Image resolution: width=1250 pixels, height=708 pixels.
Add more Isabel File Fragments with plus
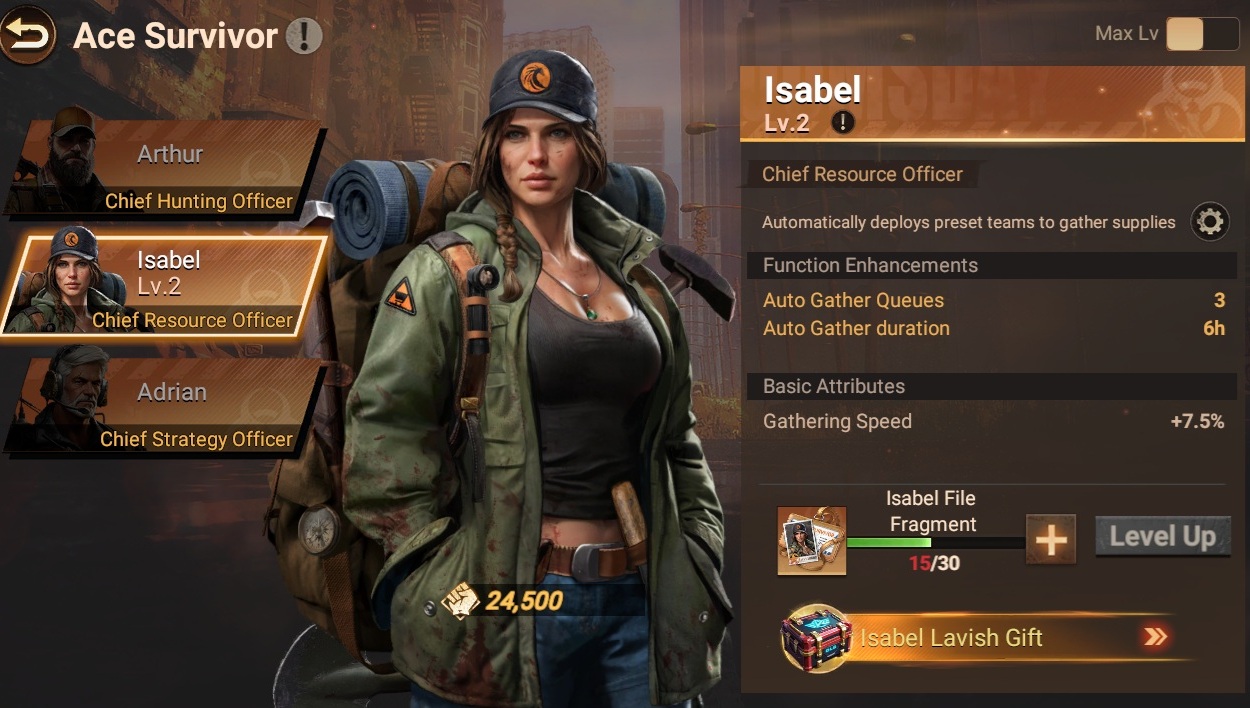coord(1051,540)
